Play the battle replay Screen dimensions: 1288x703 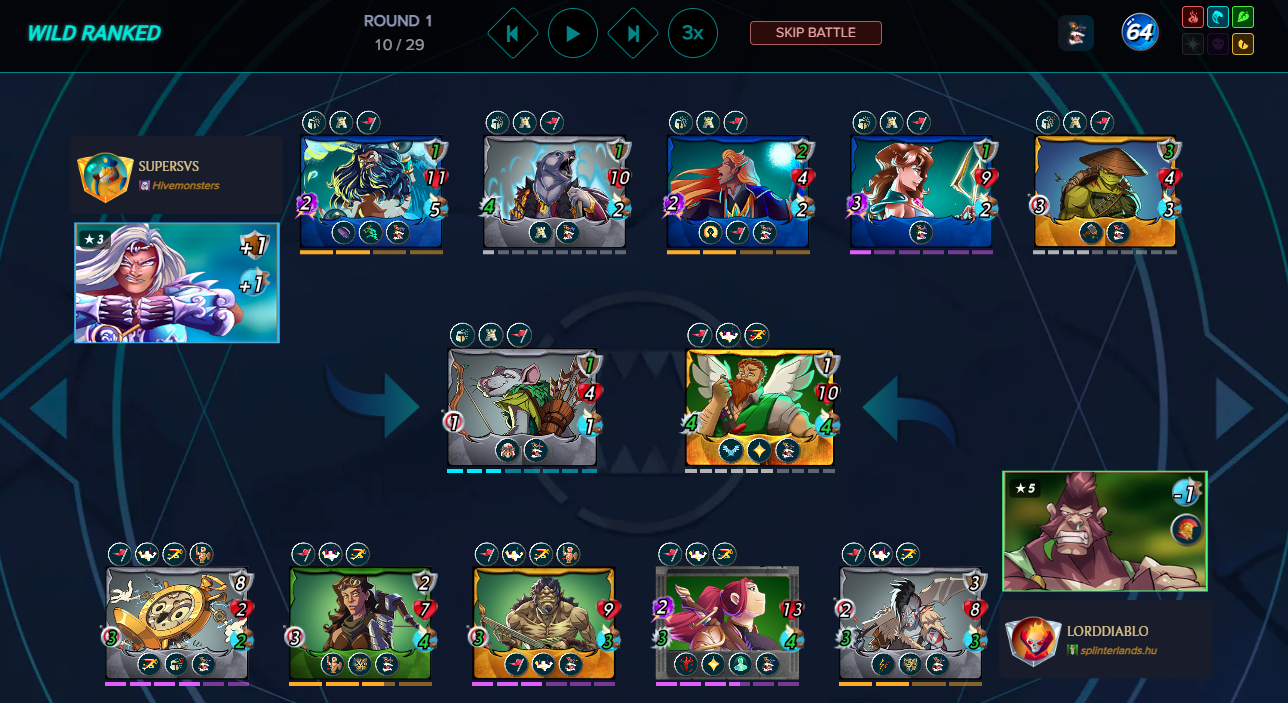[573, 33]
